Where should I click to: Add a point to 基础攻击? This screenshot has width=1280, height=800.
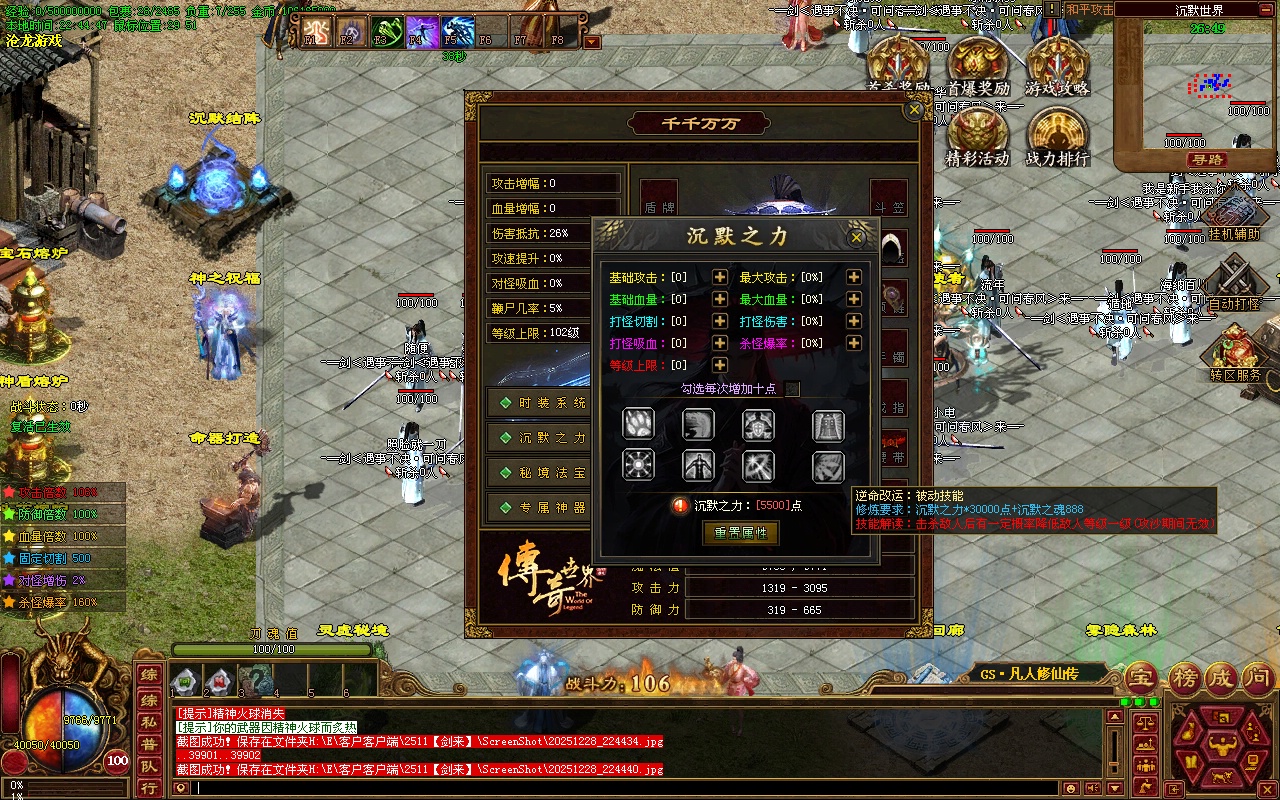click(x=720, y=277)
